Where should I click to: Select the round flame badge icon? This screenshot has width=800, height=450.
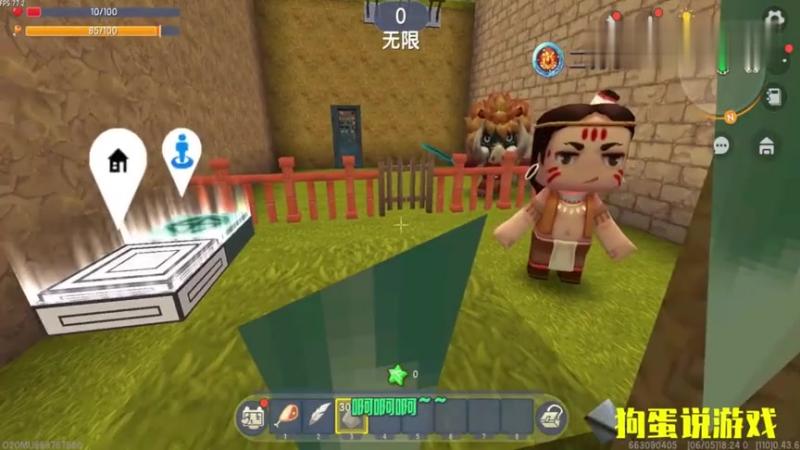click(548, 59)
